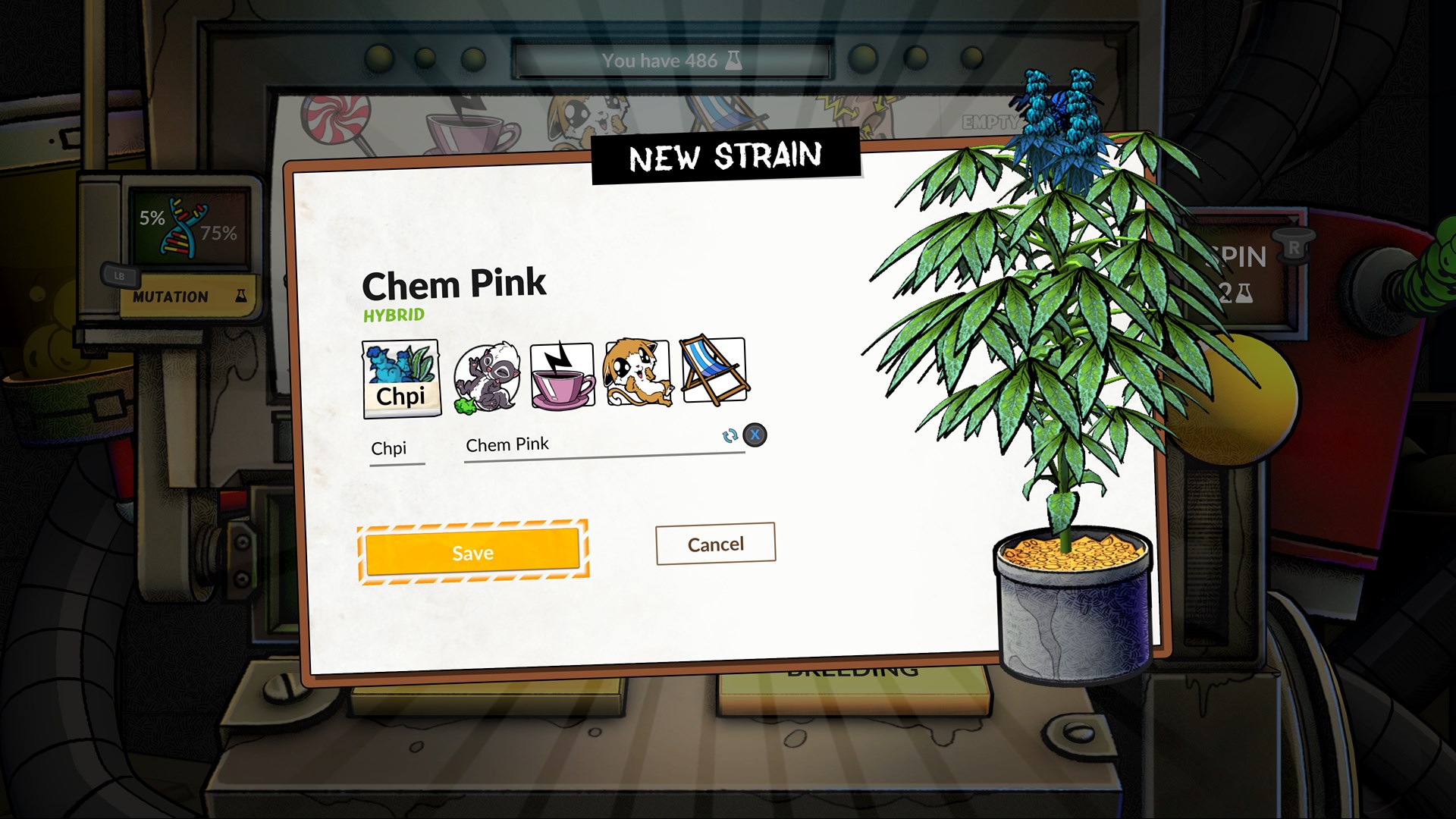Viewport: 1456px width, 819px height.
Task: Regenerate the strain name with the refresh icon
Action: [x=729, y=437]
